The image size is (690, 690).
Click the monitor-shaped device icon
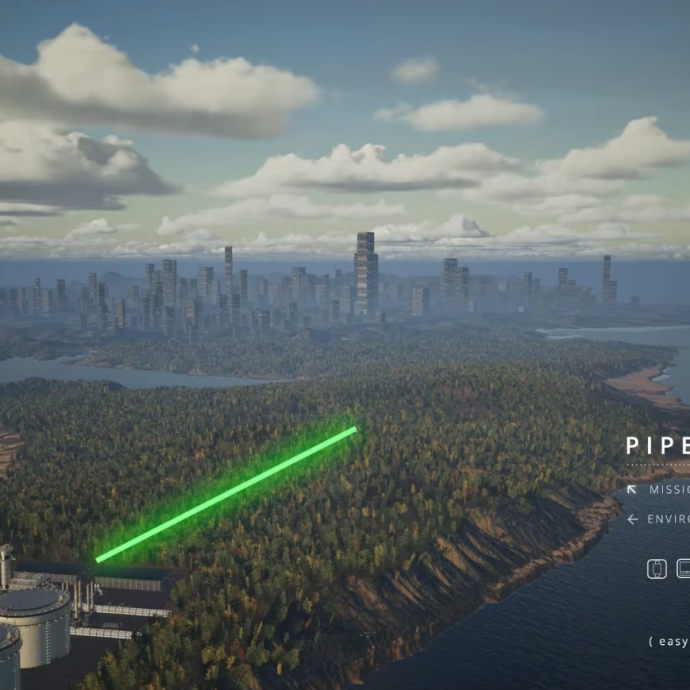click(684, 569)
